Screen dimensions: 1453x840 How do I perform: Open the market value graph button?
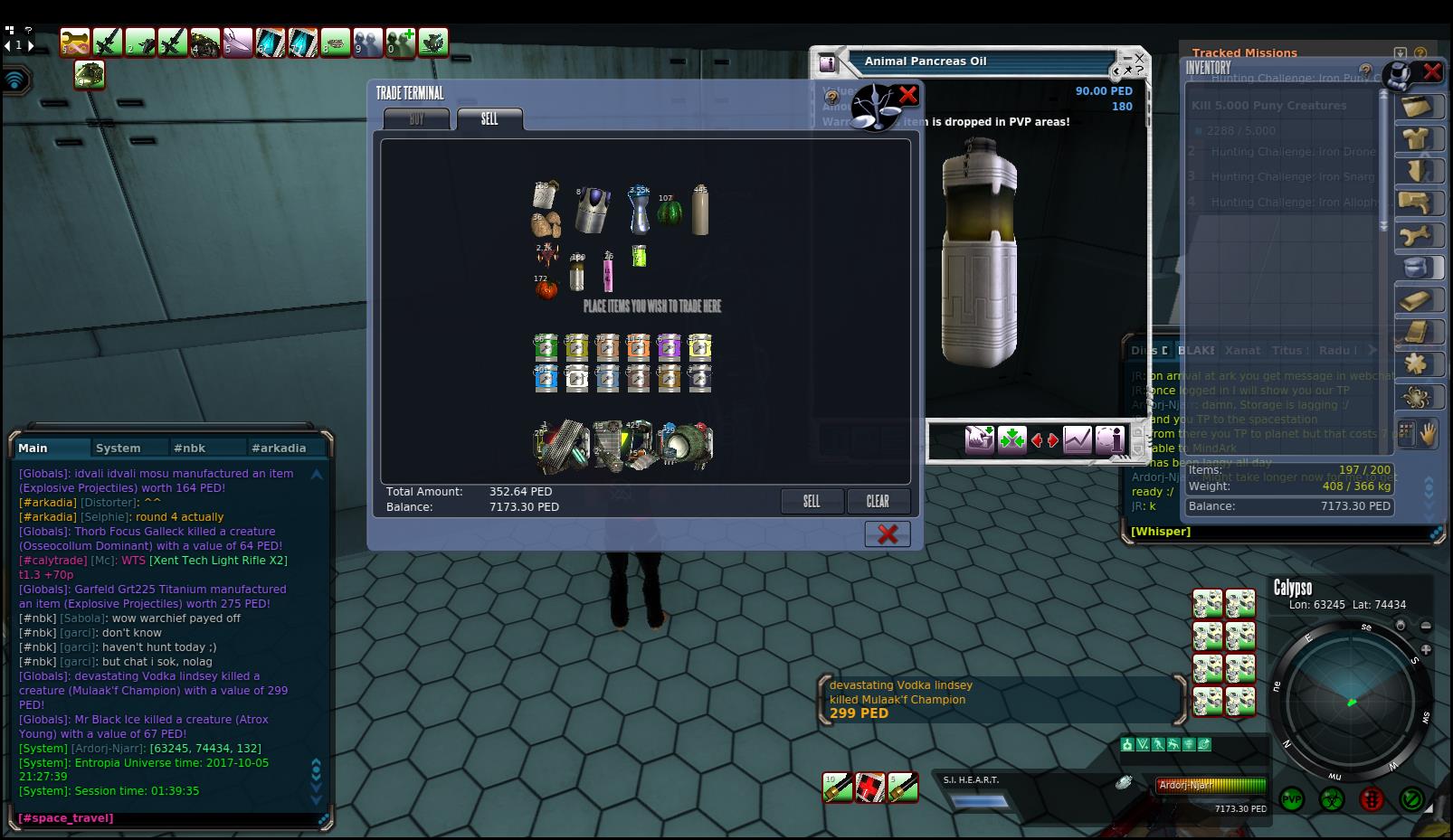(1077, 440)
